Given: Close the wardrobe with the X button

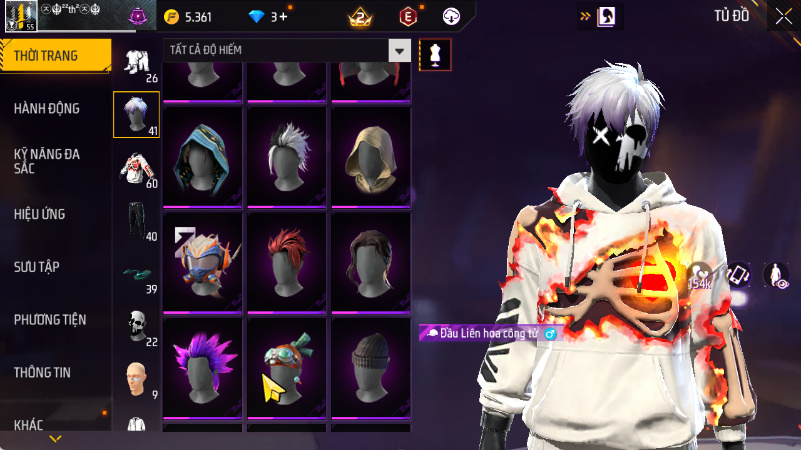Looking at the screenshot, I should pos(783,16).
